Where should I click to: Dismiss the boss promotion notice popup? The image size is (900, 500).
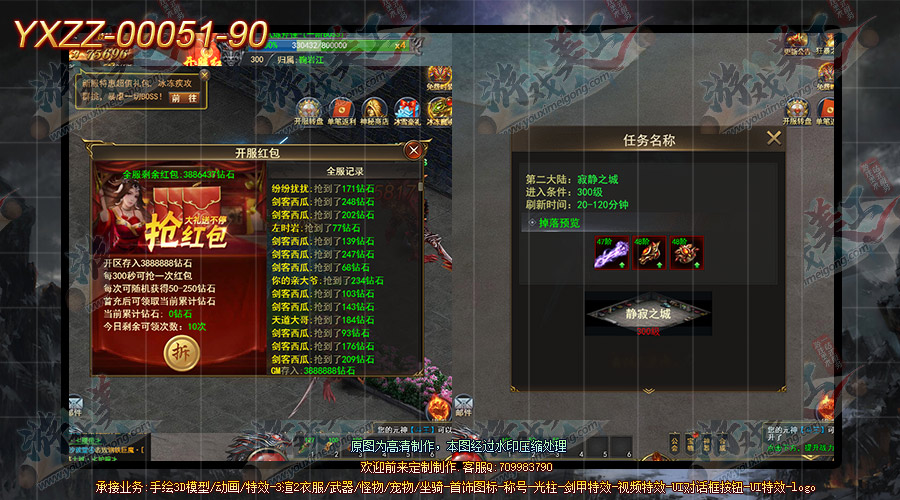click(205, 73)
